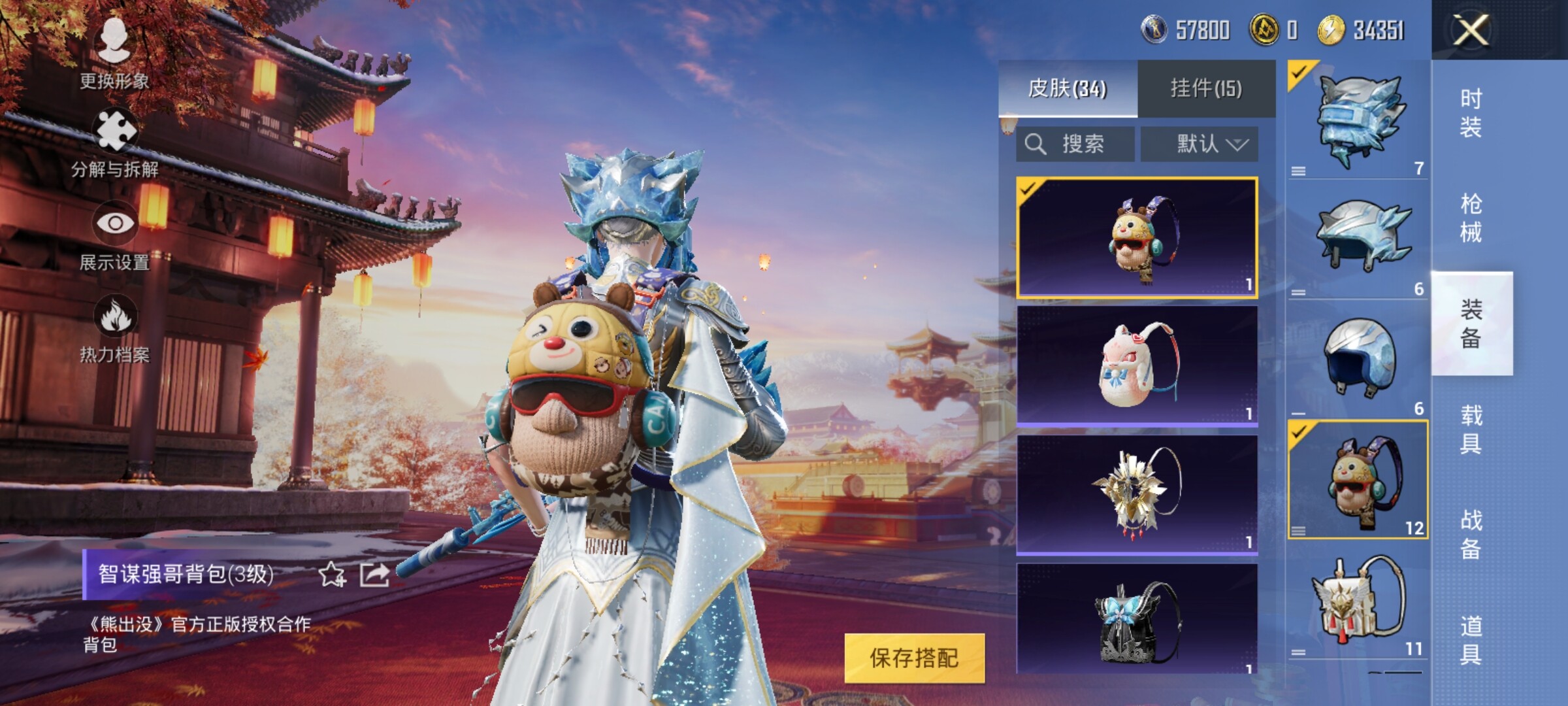This screenshot has width=1568, height=706.
Task: Open 分解与拆解 dismantle menu
Action: point(114,144)
